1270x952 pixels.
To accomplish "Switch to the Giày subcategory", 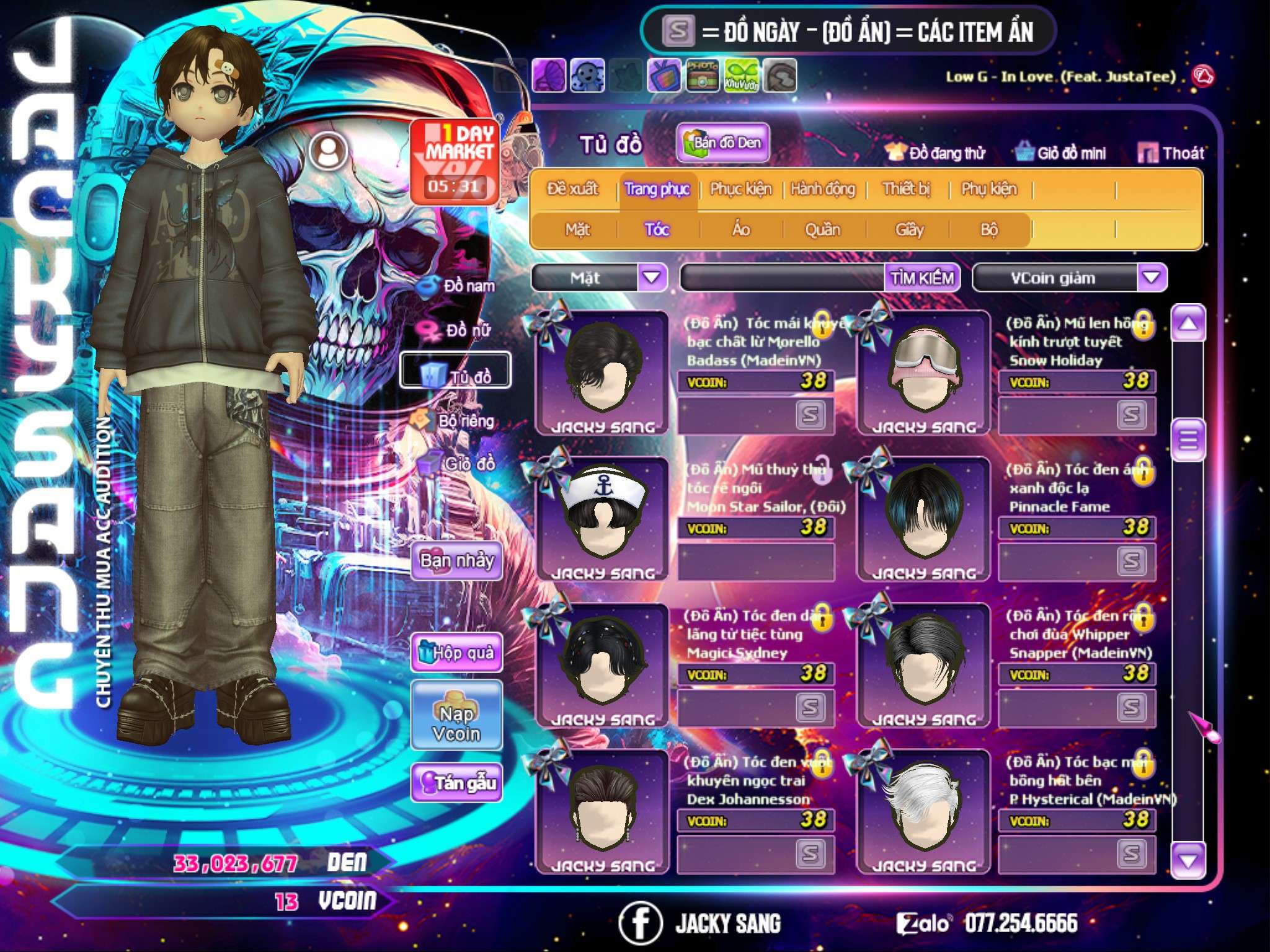I will coord(909,229).
